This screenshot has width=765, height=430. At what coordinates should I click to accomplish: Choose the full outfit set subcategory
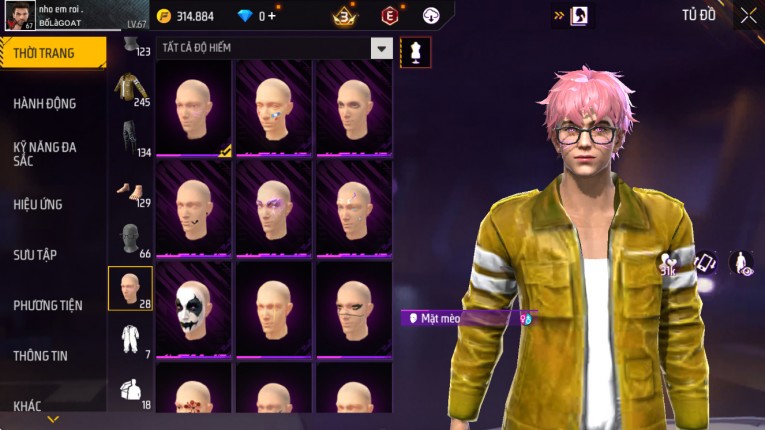click(x=130, y=340)
